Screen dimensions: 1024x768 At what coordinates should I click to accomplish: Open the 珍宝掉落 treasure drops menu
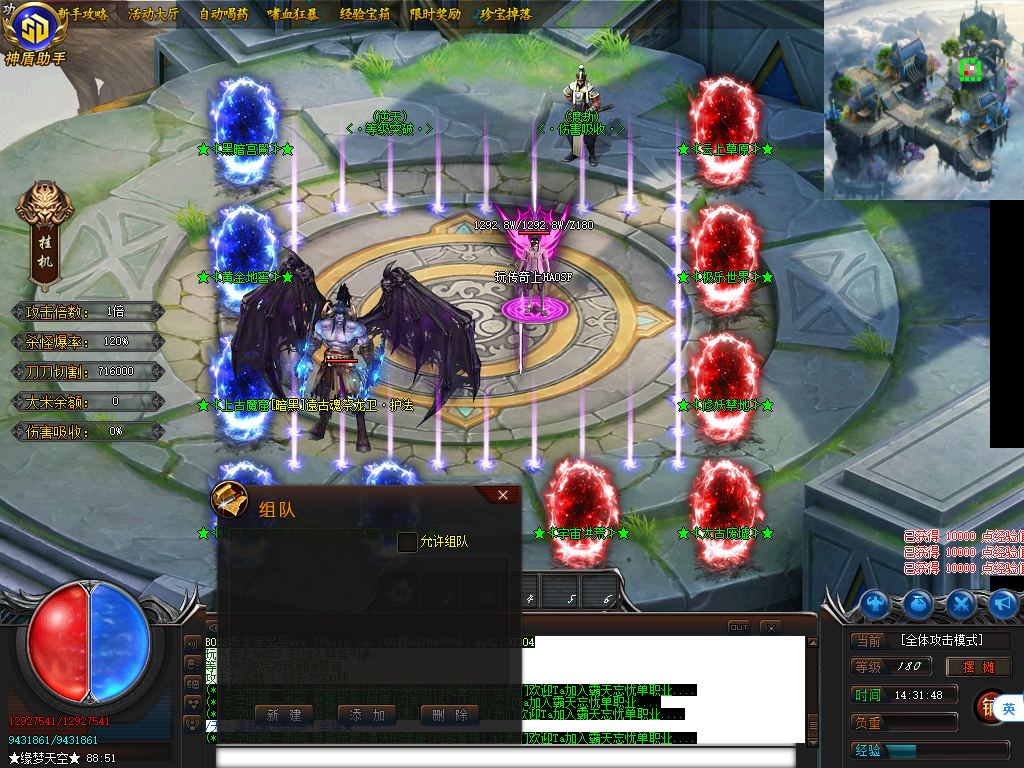point(506,14)
